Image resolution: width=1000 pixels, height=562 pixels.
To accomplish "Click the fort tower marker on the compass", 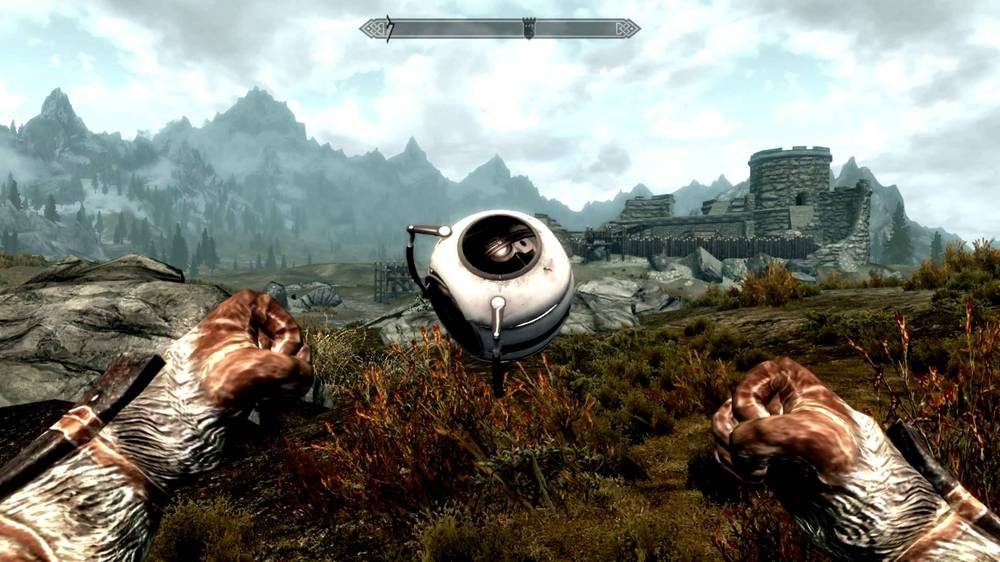I will tap(529, 27).
